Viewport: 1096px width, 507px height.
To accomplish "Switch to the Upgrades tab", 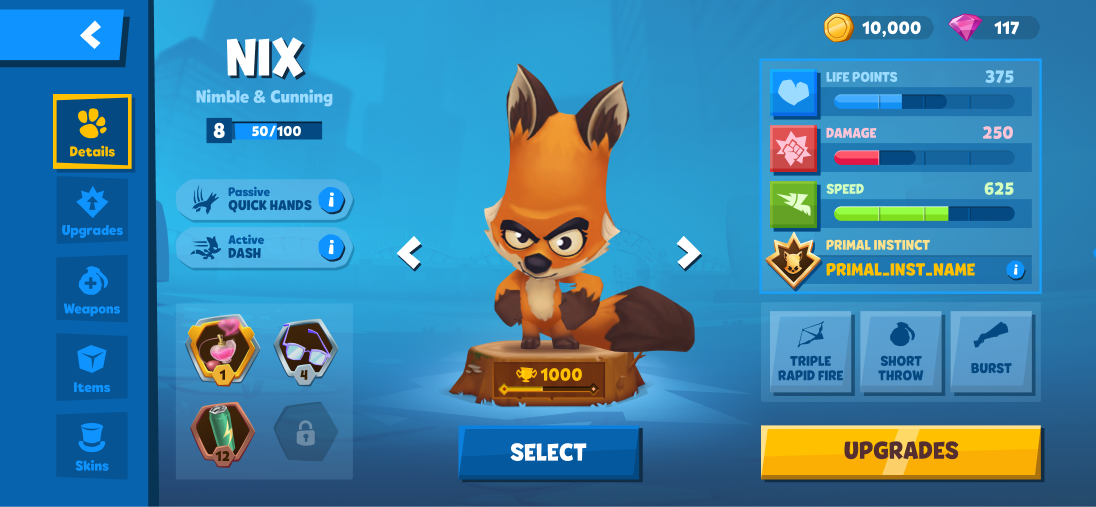I will (92, 211).
